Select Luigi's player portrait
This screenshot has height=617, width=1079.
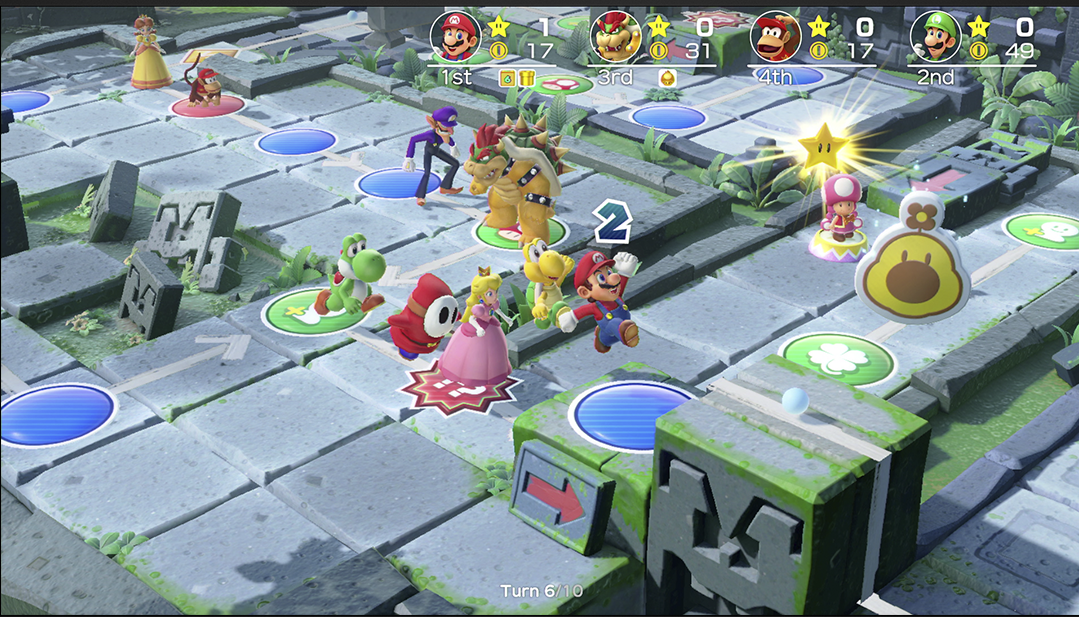point(935,37)
